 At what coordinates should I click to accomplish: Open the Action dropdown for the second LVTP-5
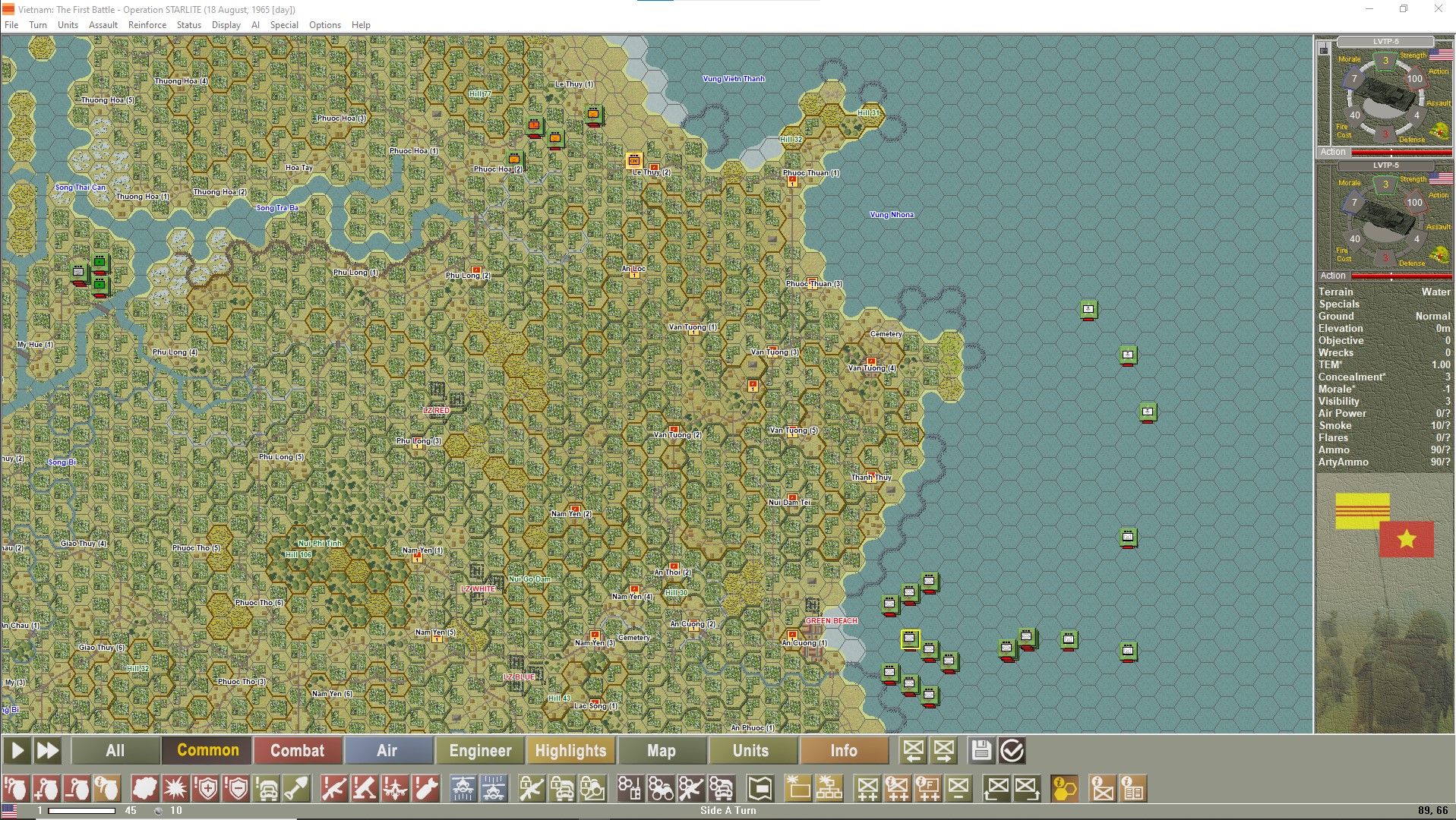point(1333,276)
